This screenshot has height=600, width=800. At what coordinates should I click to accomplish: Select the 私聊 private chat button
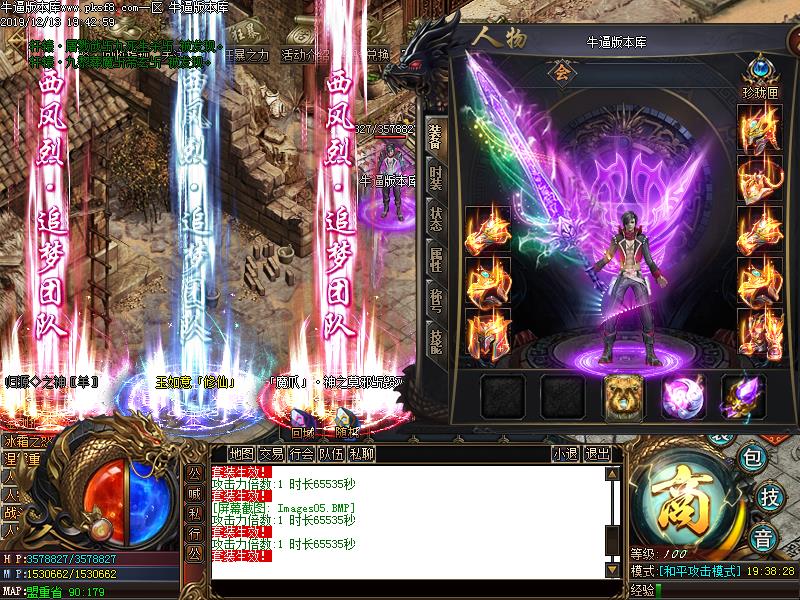point(362,454)
